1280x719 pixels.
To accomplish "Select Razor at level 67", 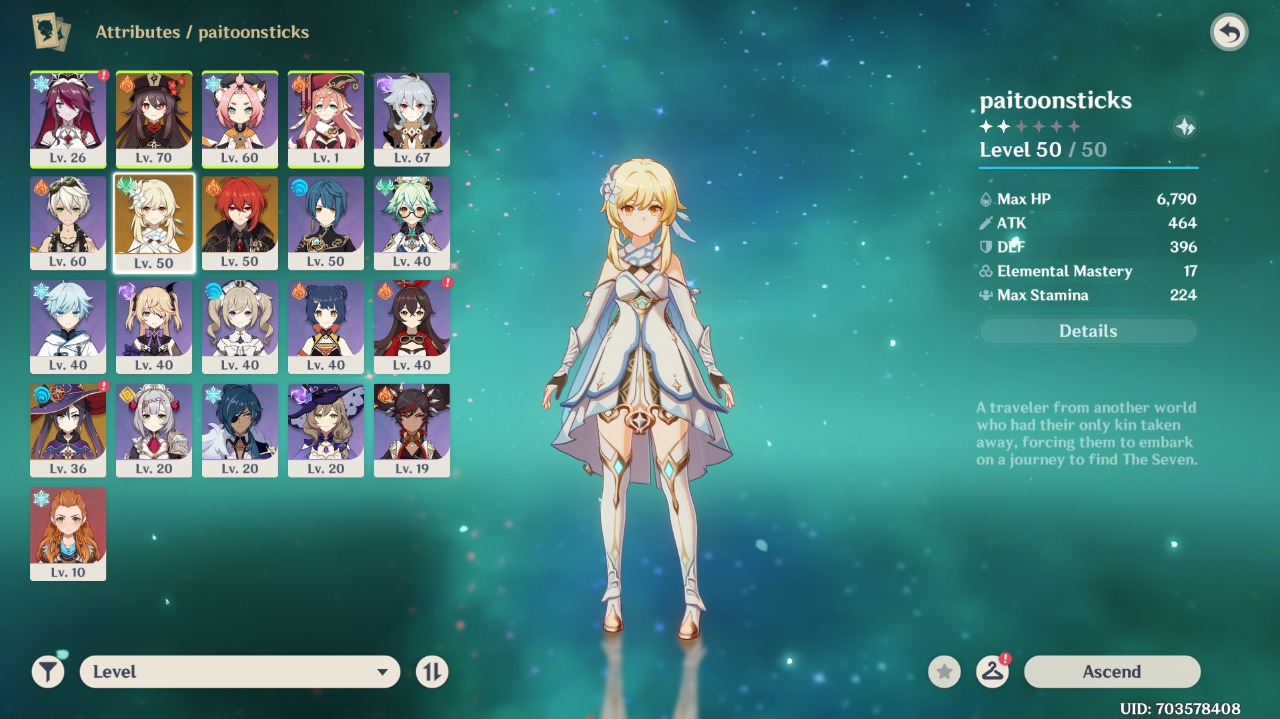I will coord(412,119).
